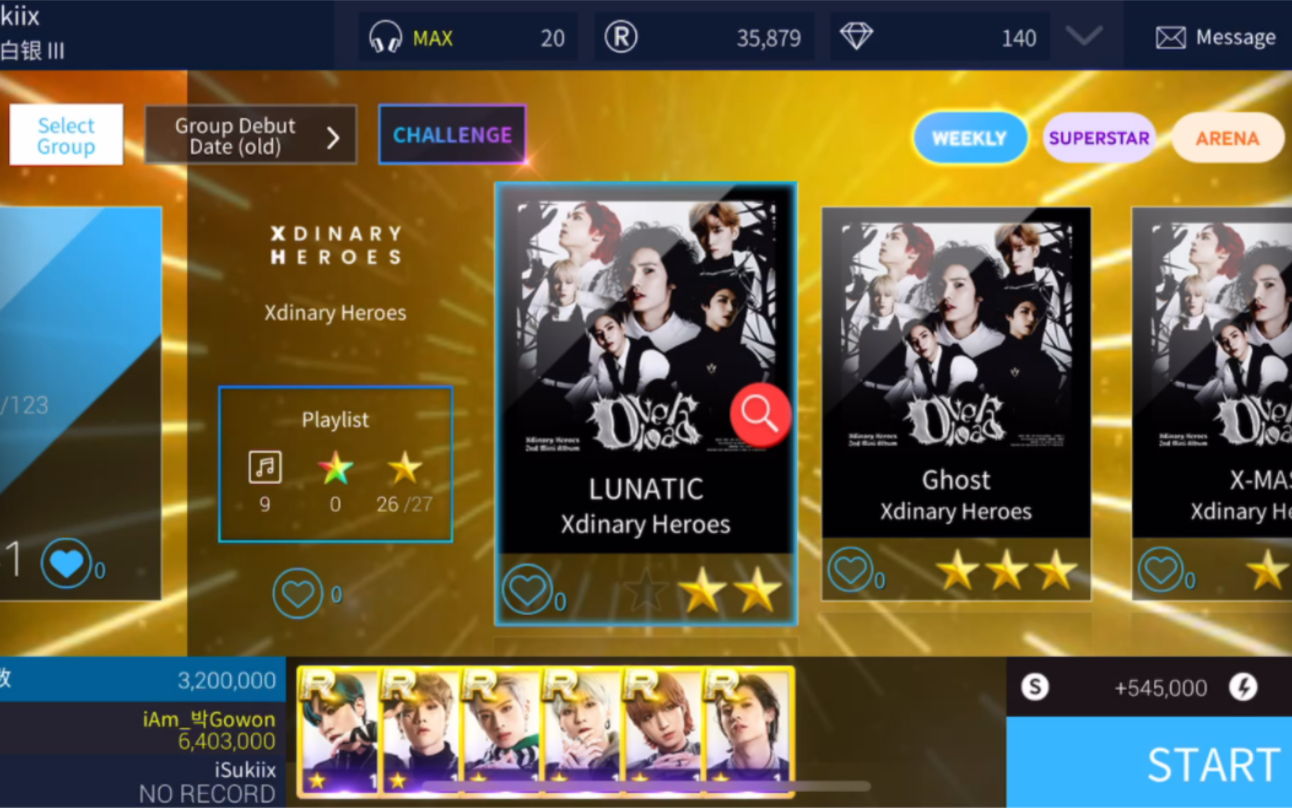
Task: Open song preview with the magnifier on LUNATIC
Action: coord(760,413)
